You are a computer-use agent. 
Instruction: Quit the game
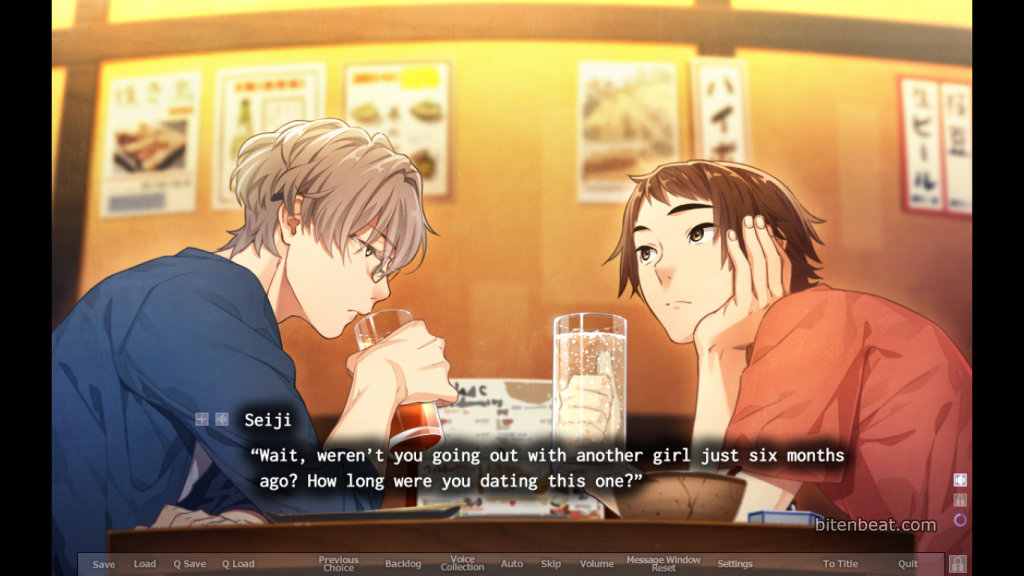click(907, 564)
